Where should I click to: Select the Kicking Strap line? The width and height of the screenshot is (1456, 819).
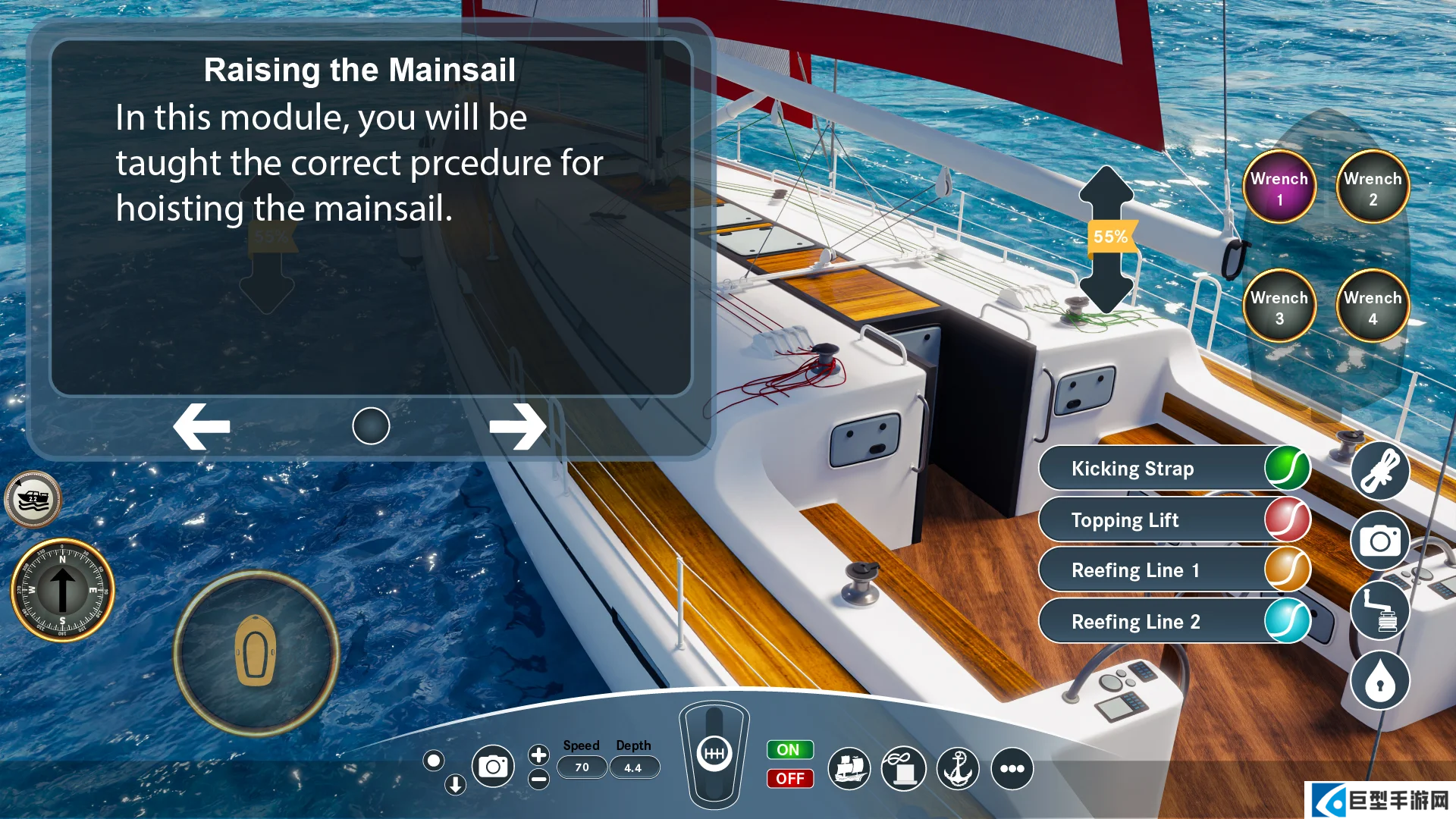(1174, 469)
